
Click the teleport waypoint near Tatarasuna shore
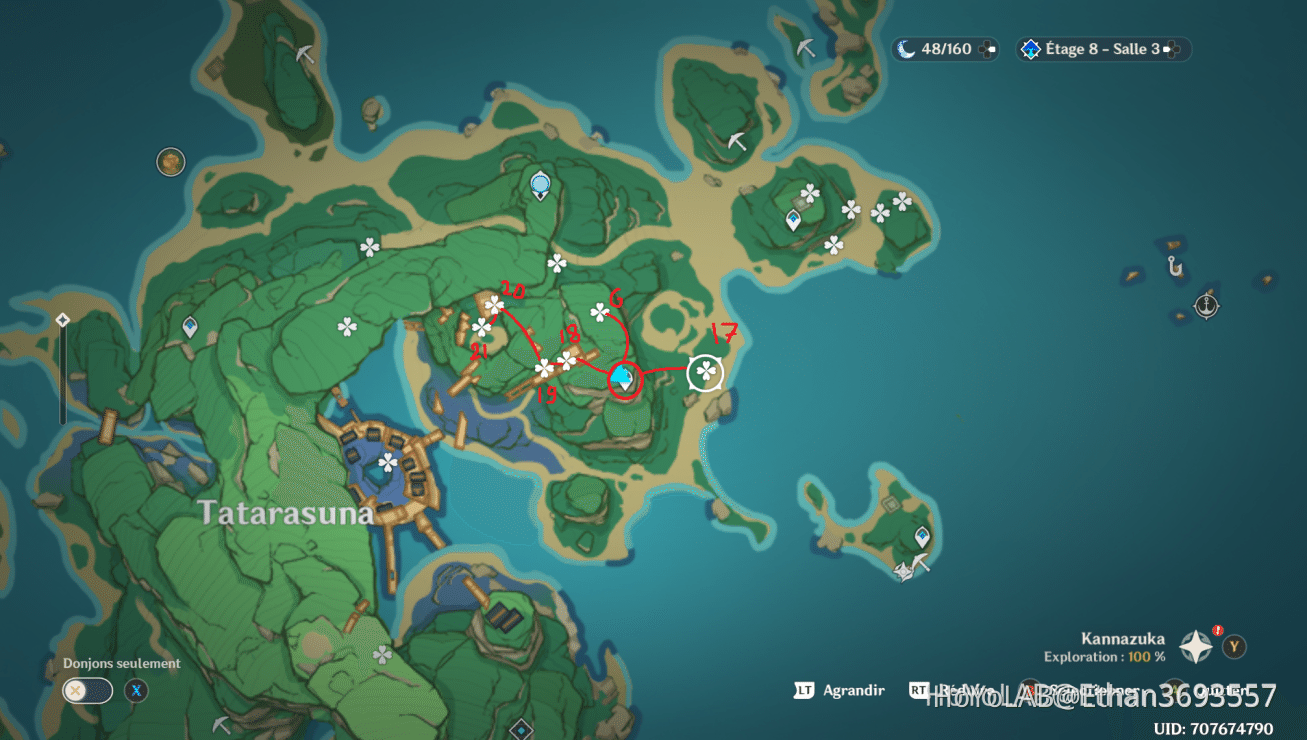click(188, 324)
